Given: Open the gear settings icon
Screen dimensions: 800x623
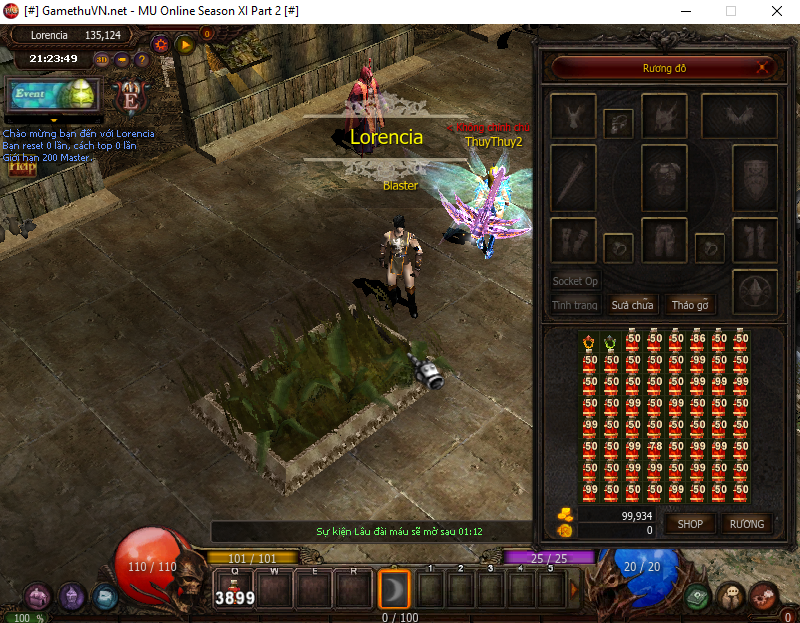Looking at the screenshot, I should (x=160, y=44).
